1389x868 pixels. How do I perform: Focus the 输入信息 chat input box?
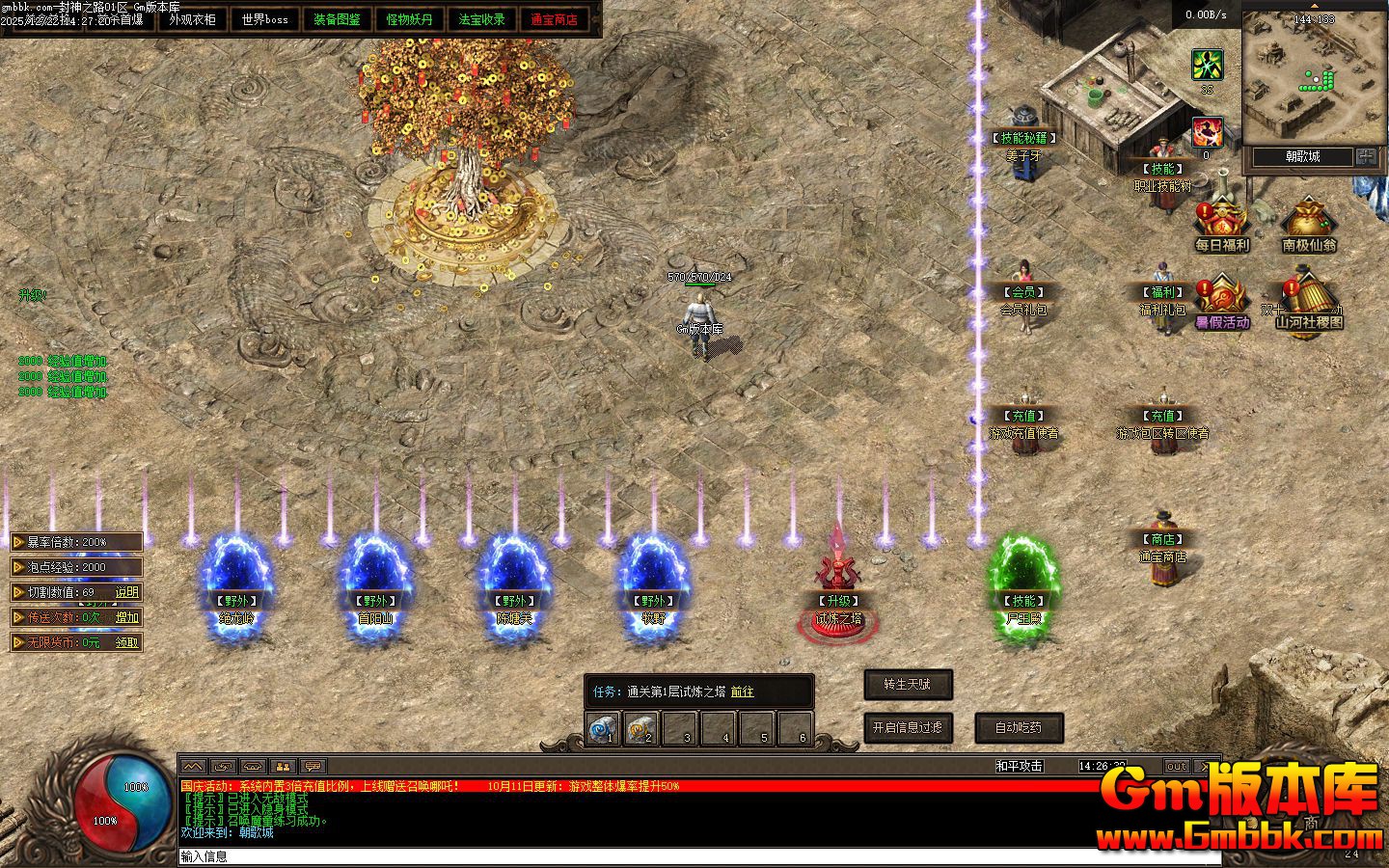(675, 856)
